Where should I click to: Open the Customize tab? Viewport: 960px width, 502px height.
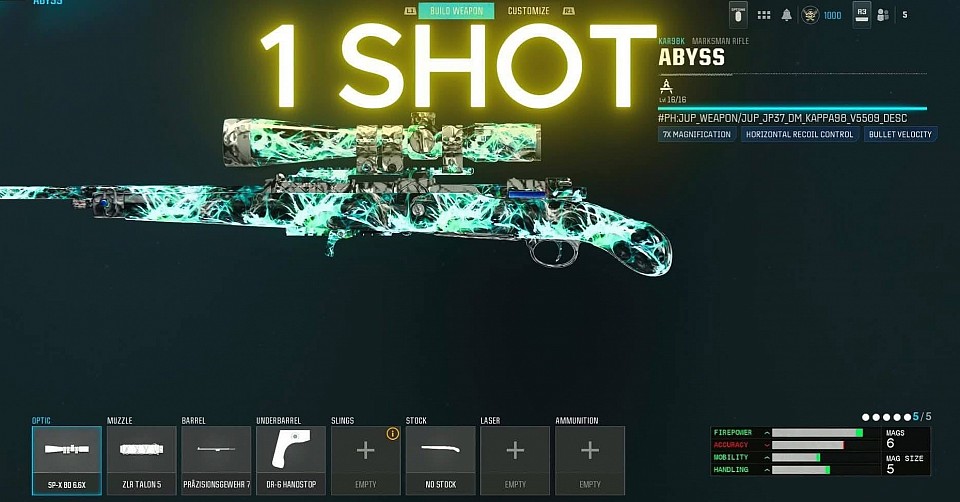click(528, 11)
